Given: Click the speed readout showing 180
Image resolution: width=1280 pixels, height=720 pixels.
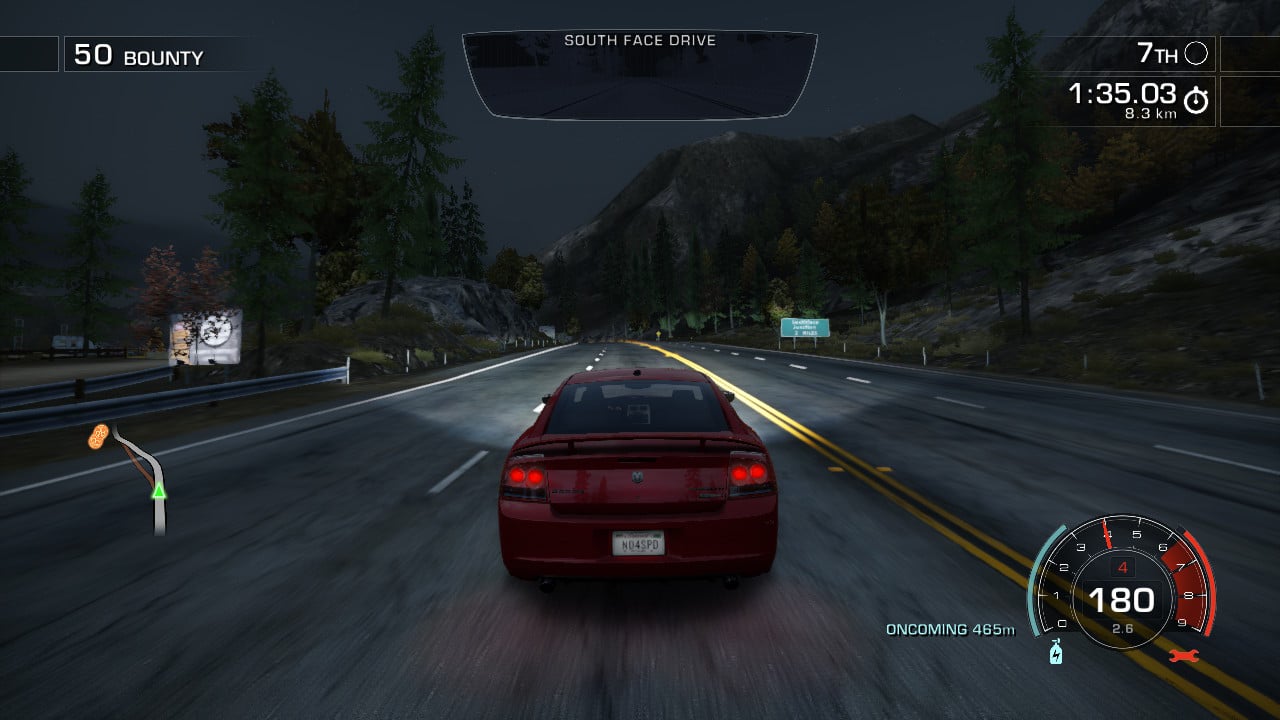Looking at the screenshot, I should coord(1123,600).
